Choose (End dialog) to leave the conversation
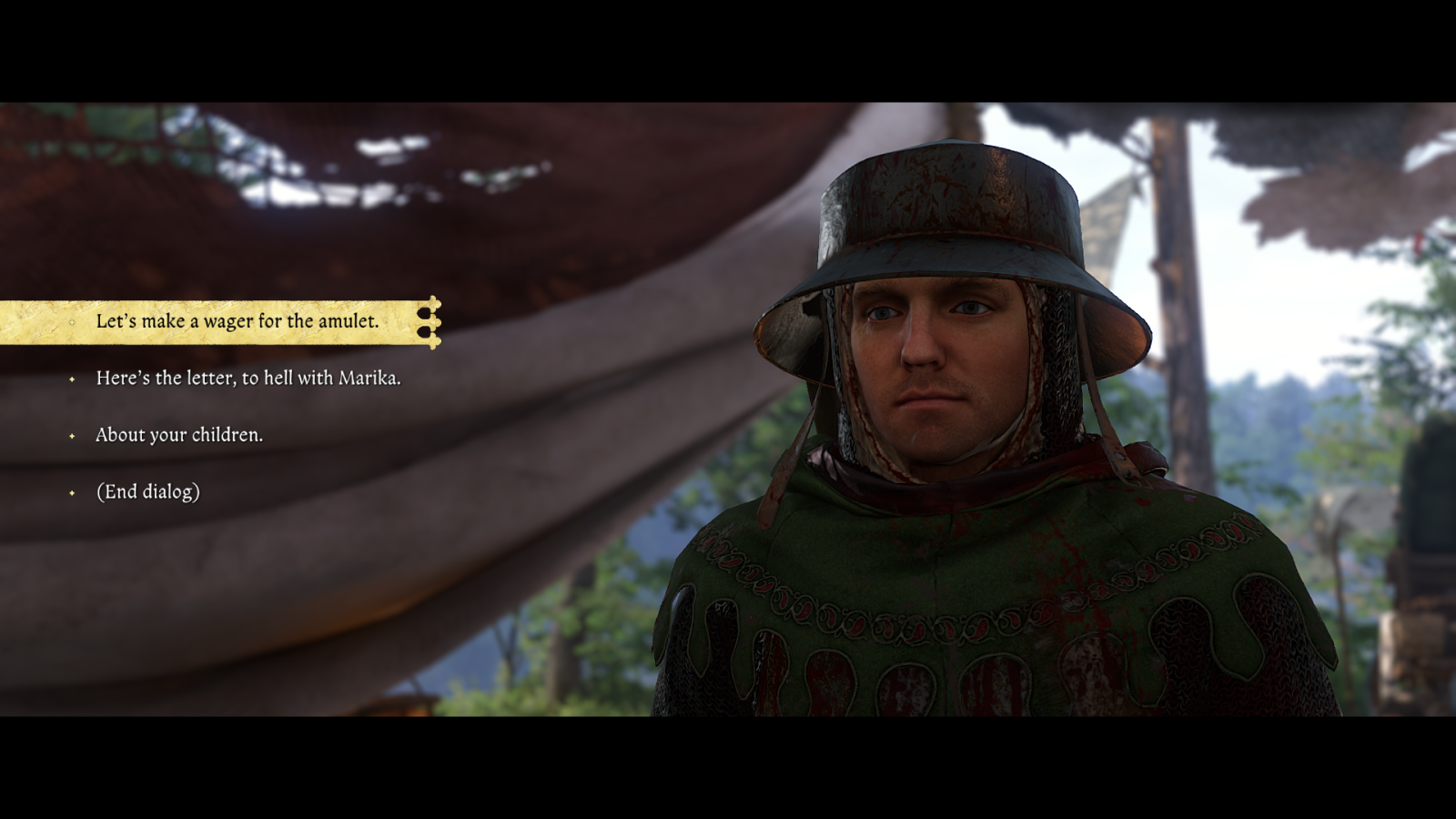This screenshot has width=1456, height=819. pyautogui.click(x=147, y=492)
